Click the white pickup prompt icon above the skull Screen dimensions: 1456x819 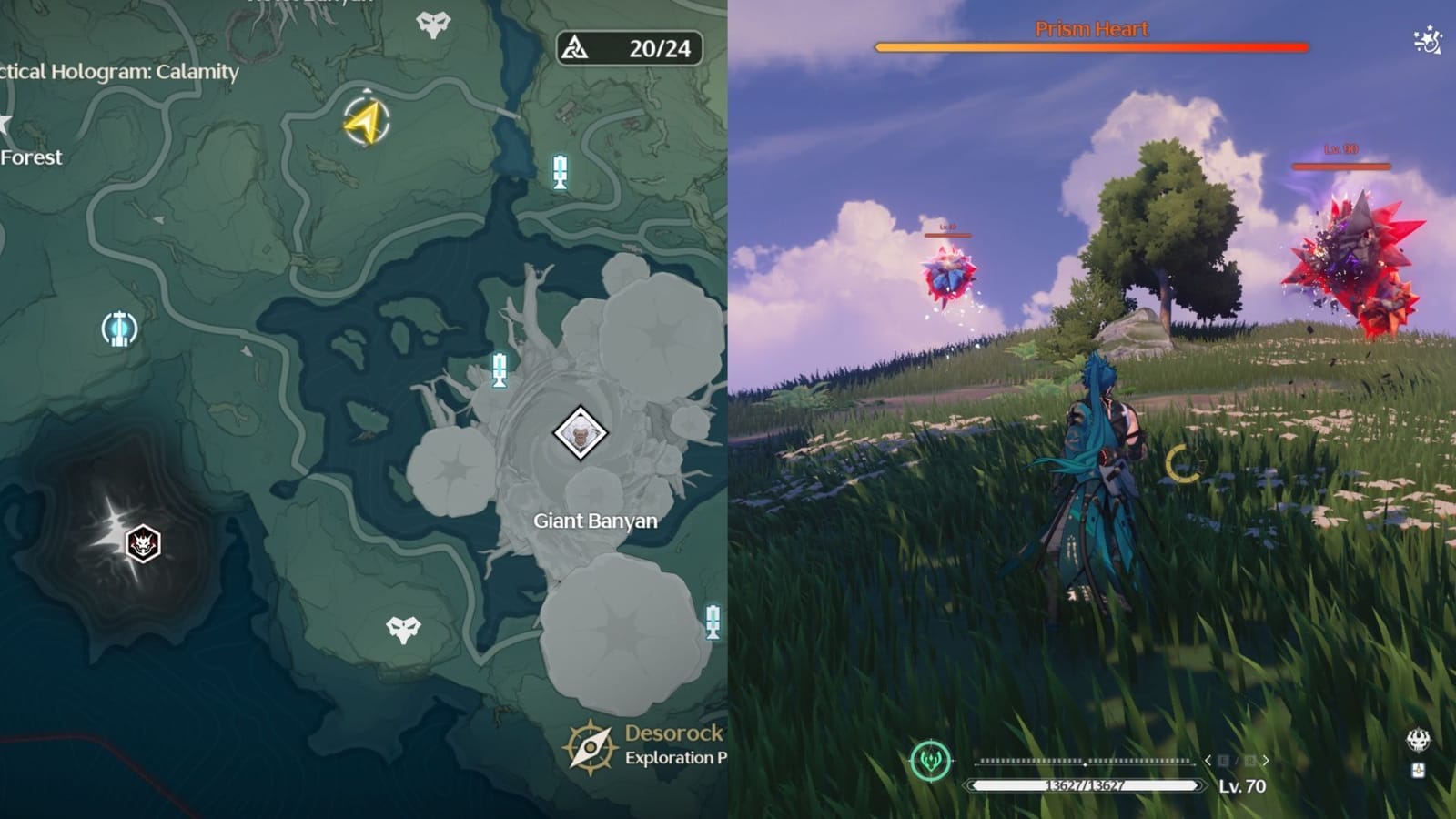[1418, 770]
